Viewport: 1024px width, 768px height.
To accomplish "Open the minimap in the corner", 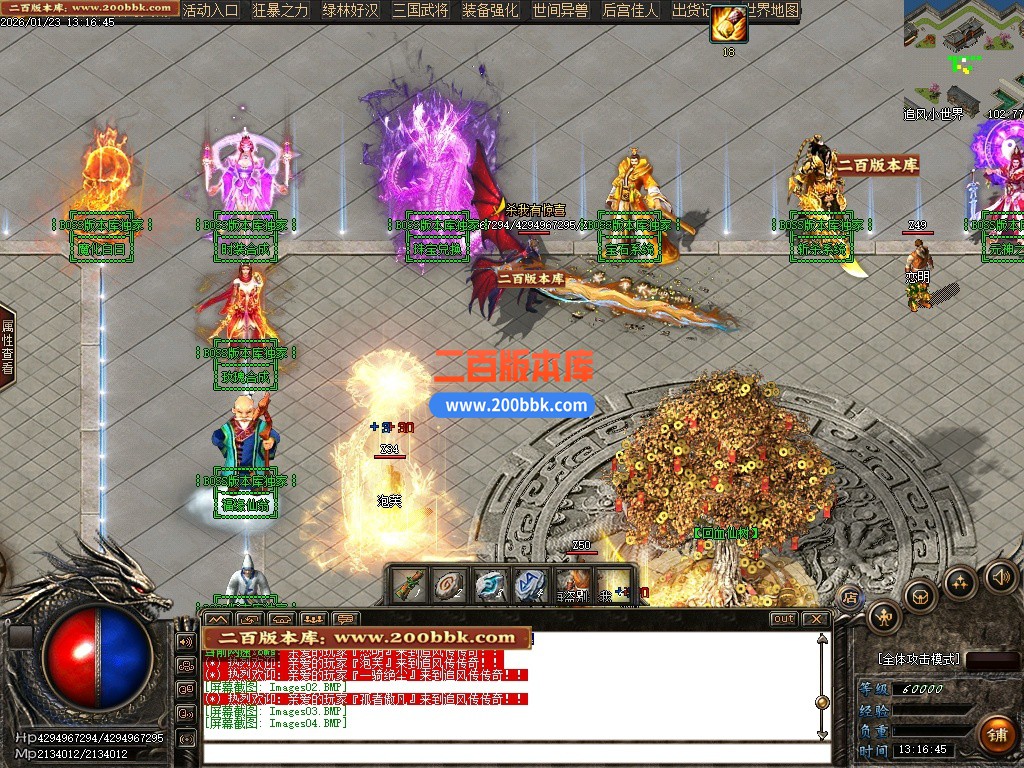I will [x=964, y=50].
